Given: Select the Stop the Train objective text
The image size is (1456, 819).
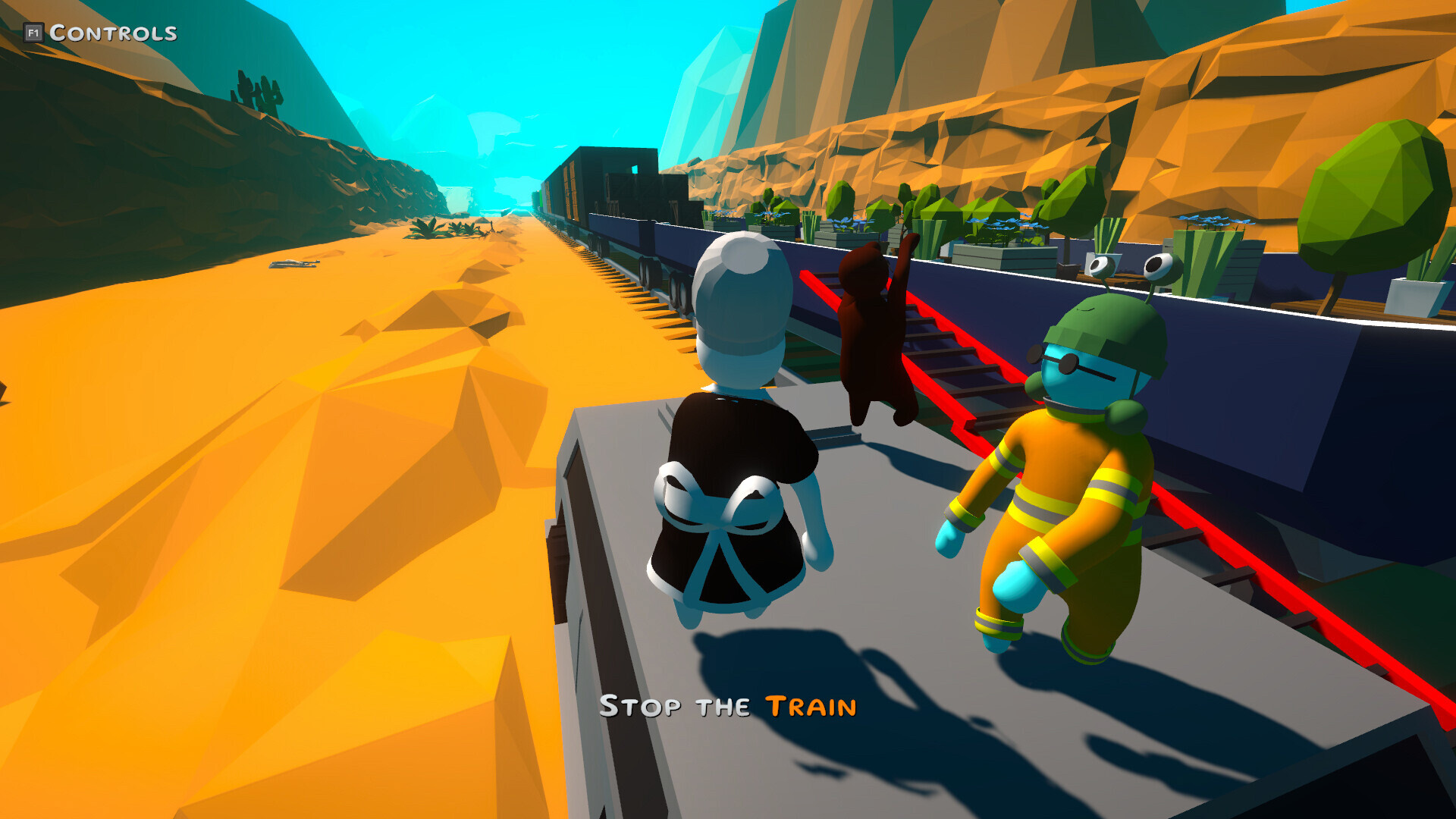Looking at the screenshot, I should (728, 707).
